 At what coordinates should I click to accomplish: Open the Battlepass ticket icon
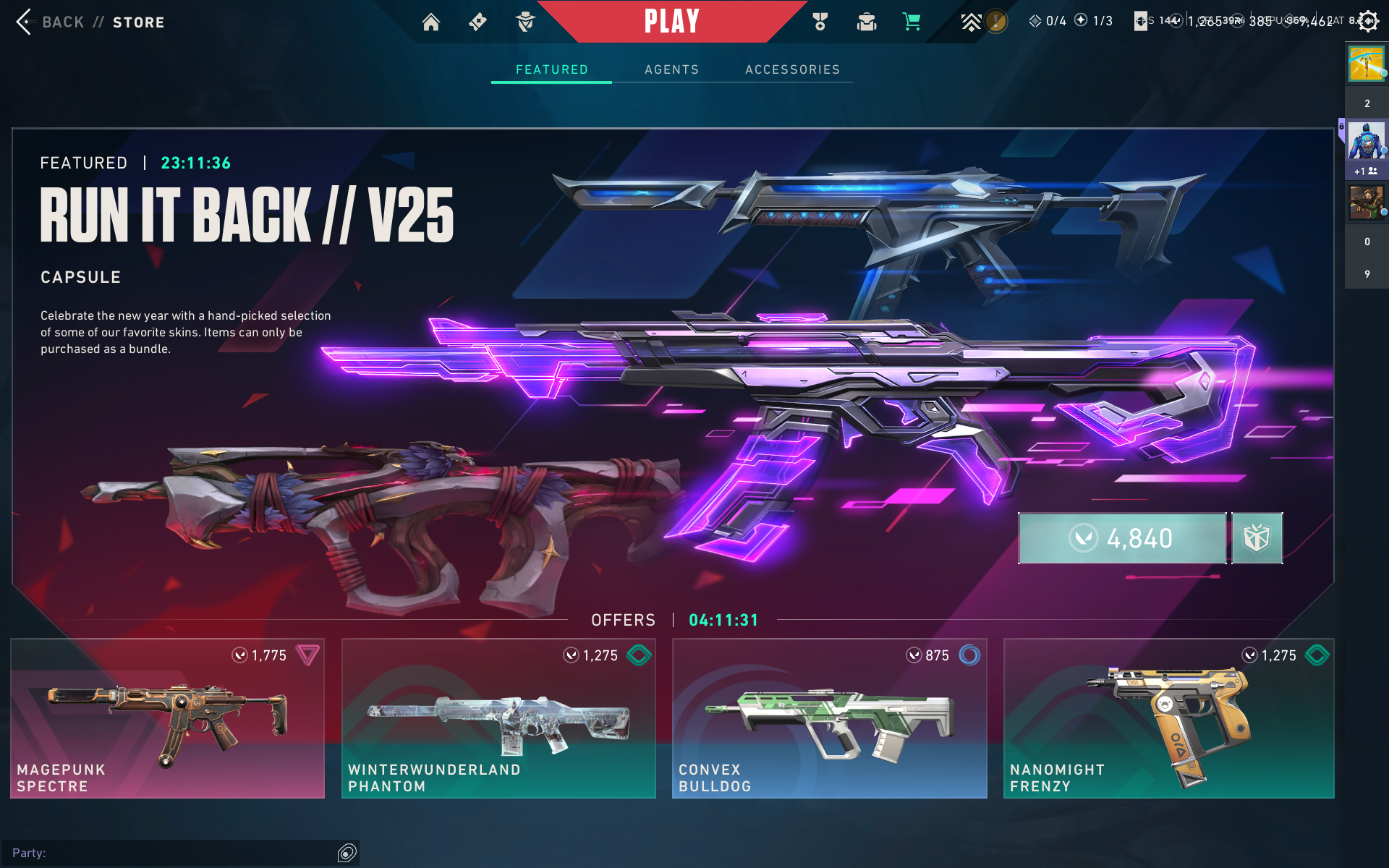click(x=477, y=22)
